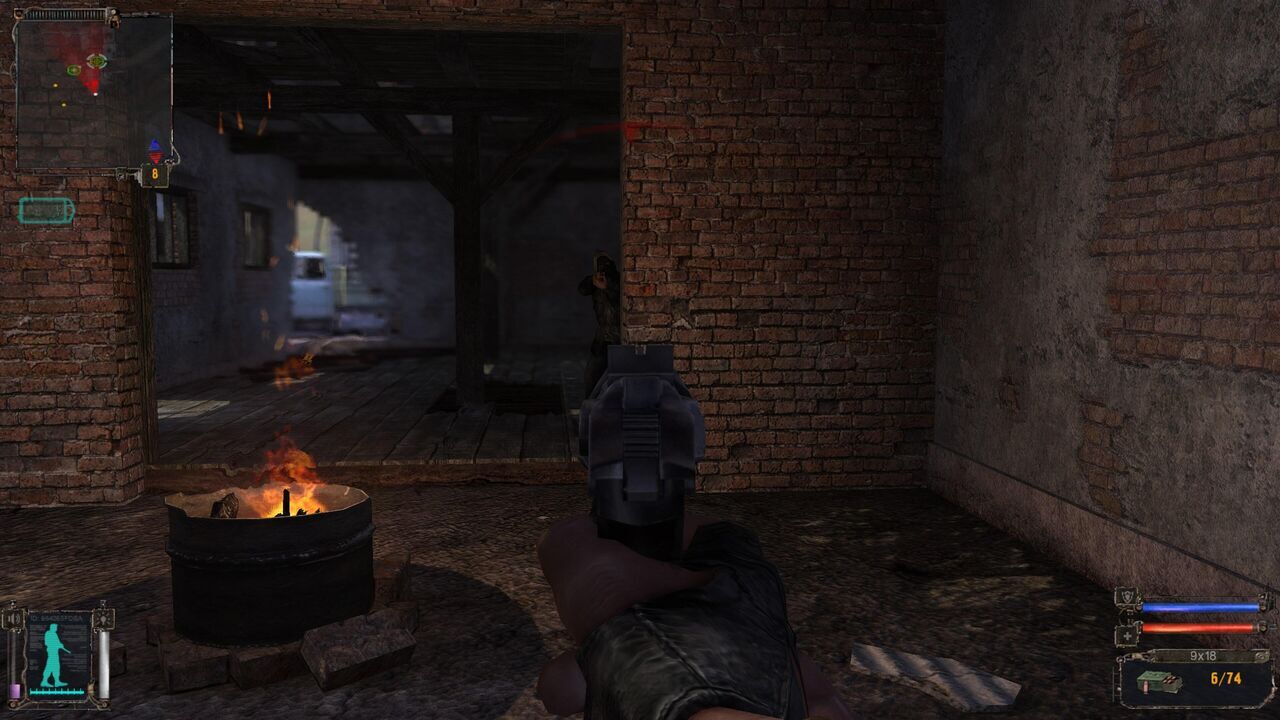
Task: Click the medkit cross icon near the health bar
Action: coord(1127,635)
